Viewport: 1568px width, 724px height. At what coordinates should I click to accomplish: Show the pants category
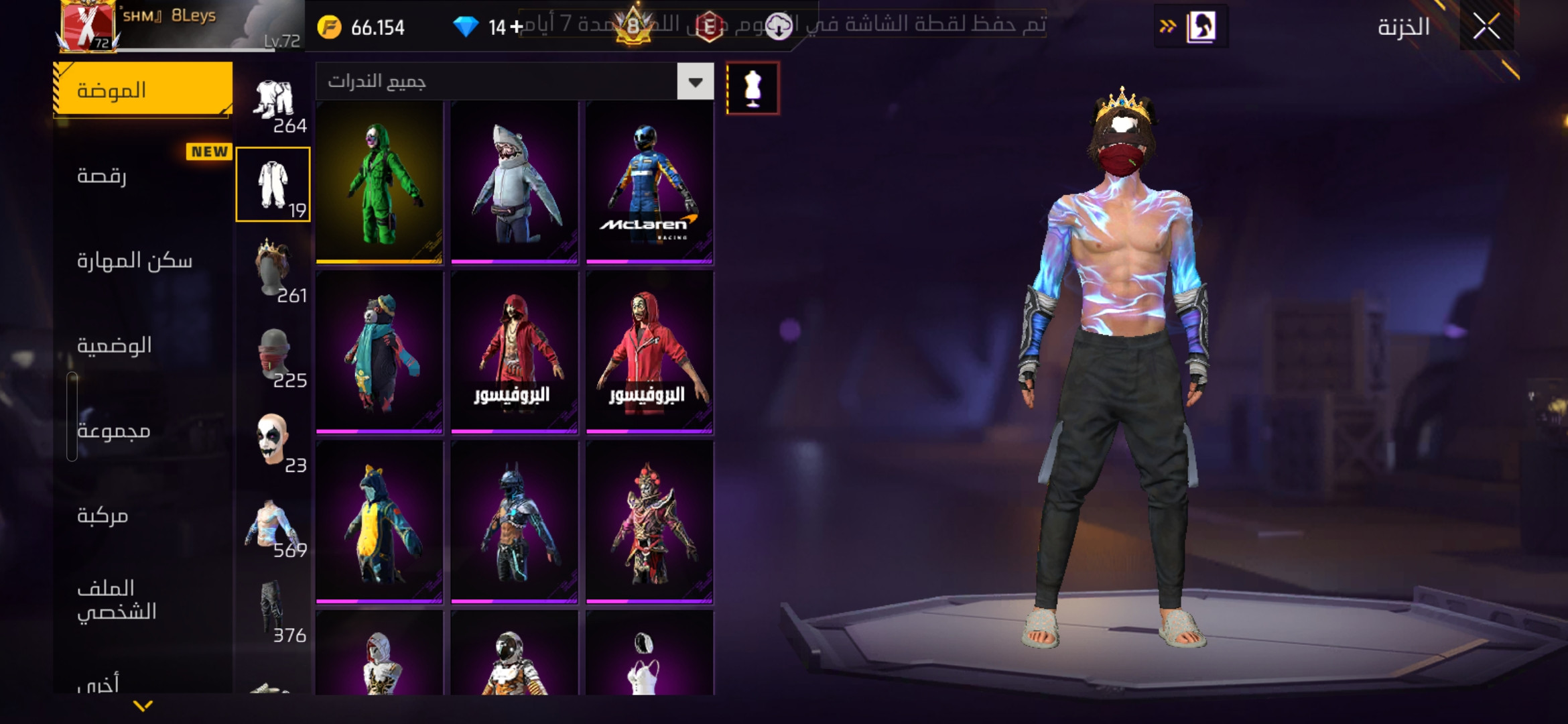273,609
